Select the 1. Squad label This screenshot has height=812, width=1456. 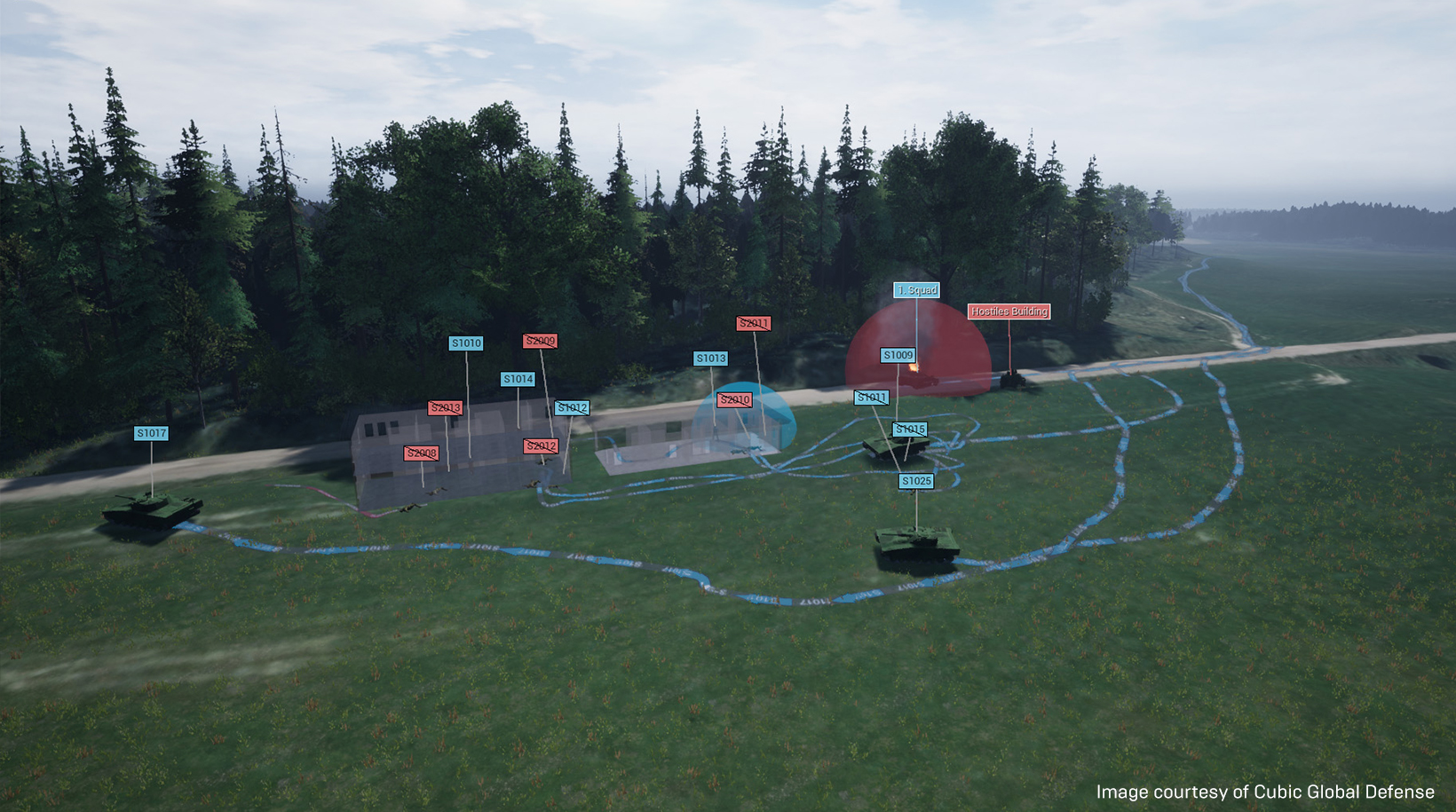point(917,289)
